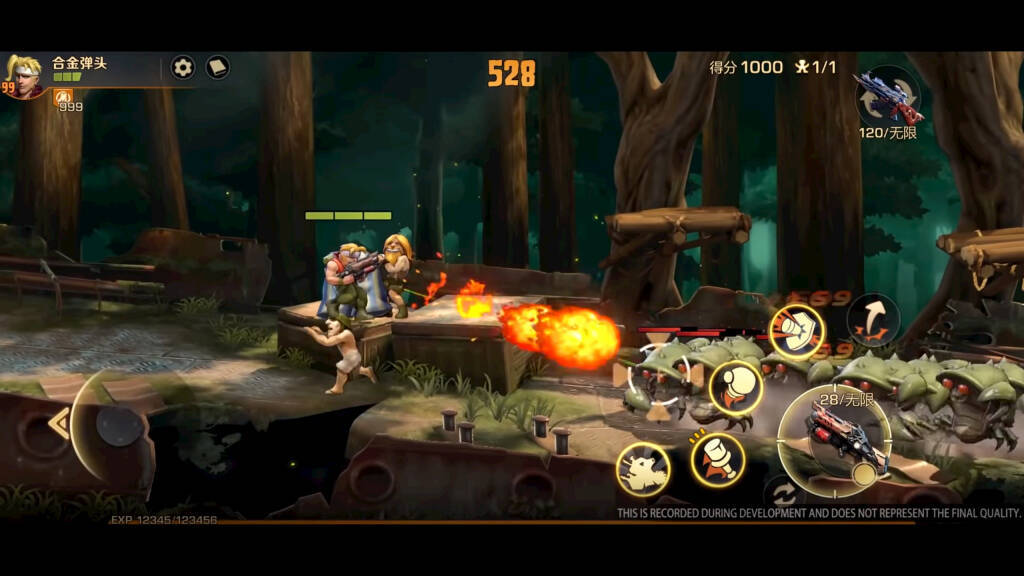Image resolution: width=1024 pixels, height=576 pixels.
Task: Open the book journal icon
Action: coord(217,67)
